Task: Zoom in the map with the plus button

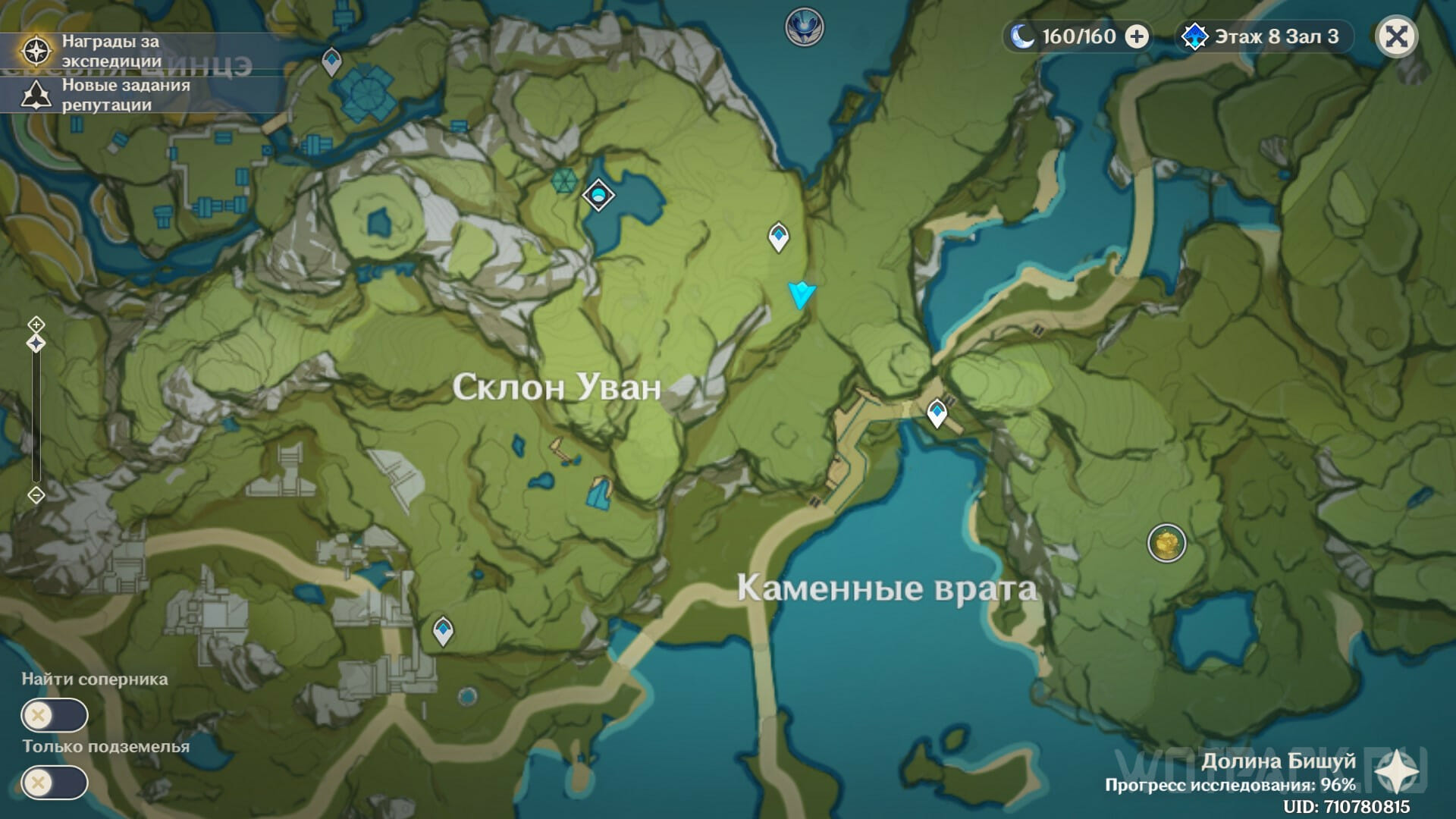Action: 36,325
